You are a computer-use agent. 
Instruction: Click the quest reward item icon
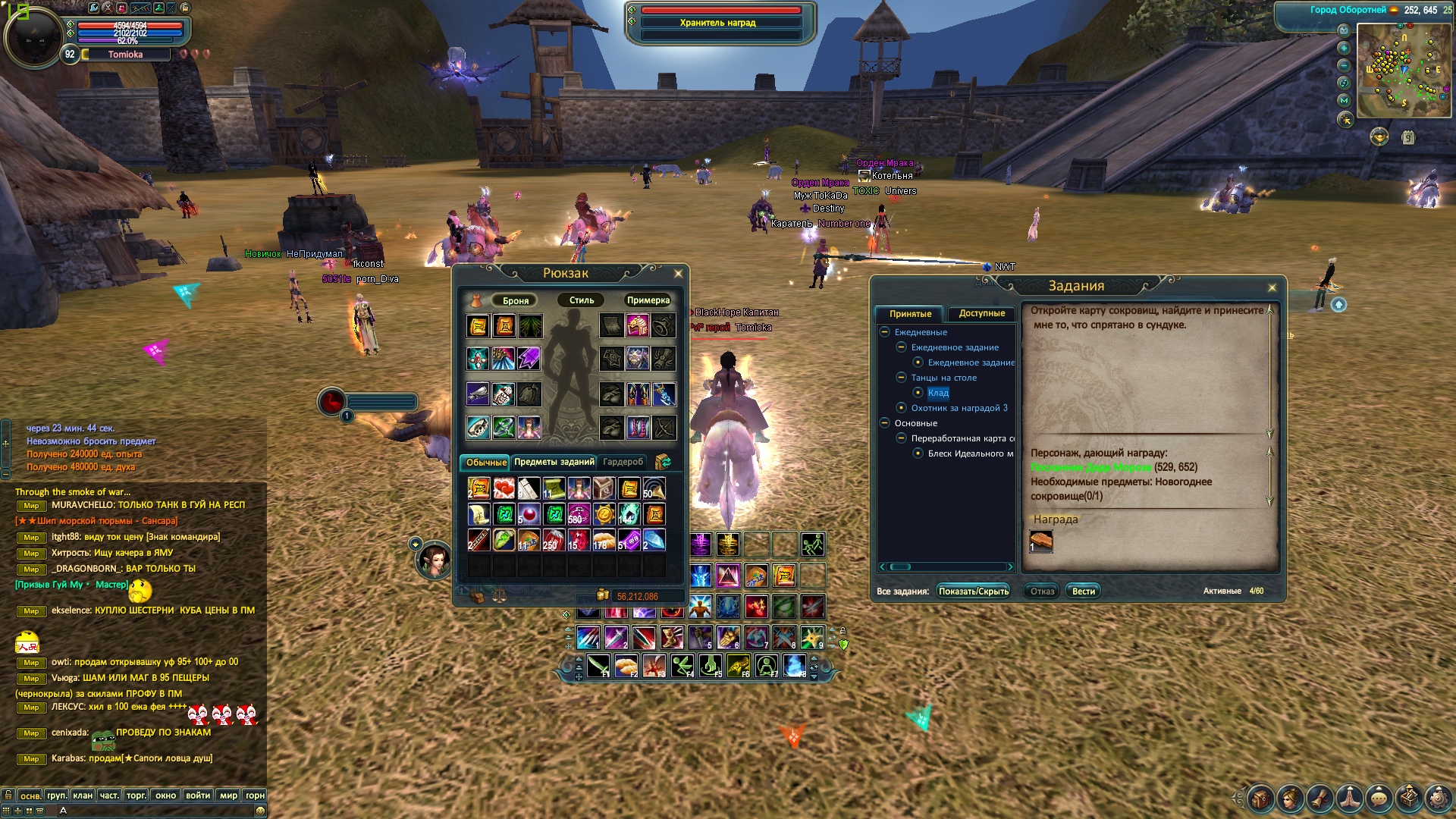pyautogui.click(x=1040, y=541)
